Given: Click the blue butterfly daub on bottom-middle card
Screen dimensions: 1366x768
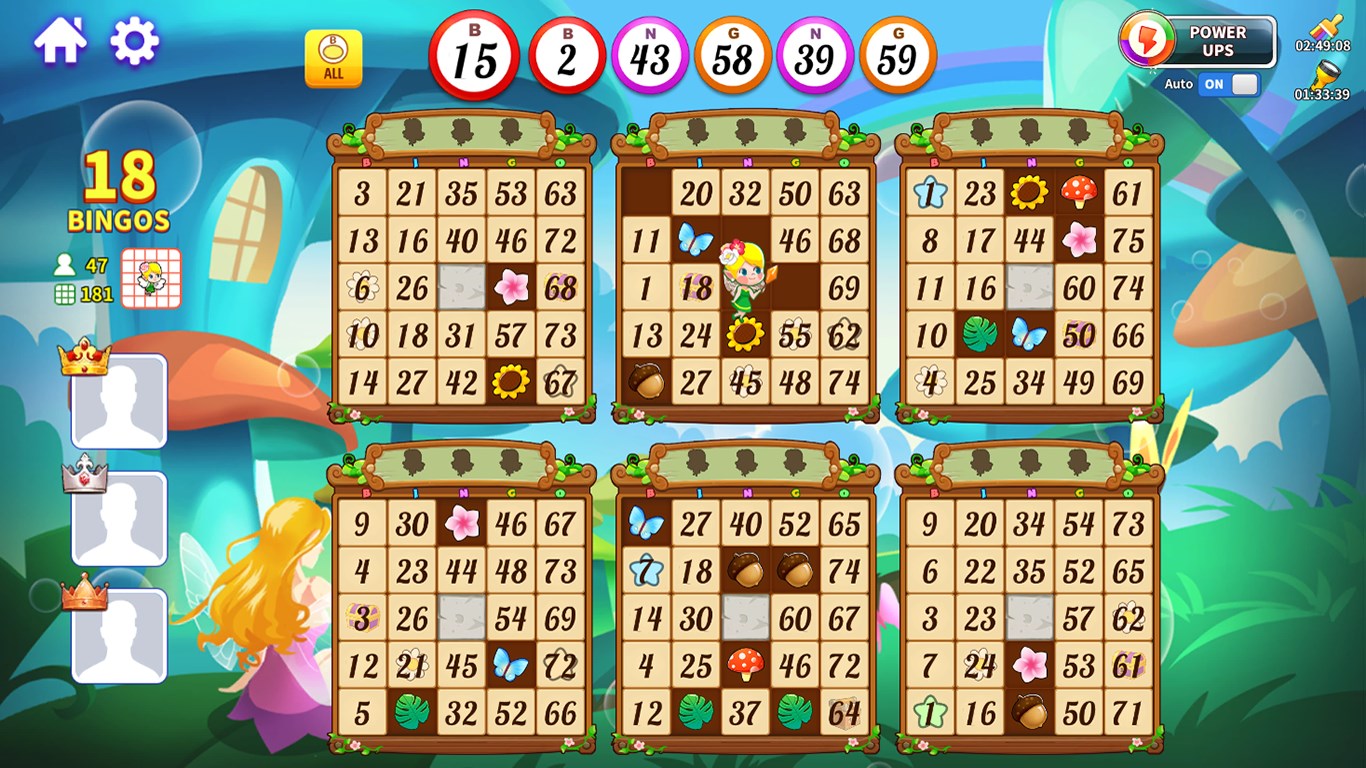Looking at the screenshot, I should click(647, 520).
